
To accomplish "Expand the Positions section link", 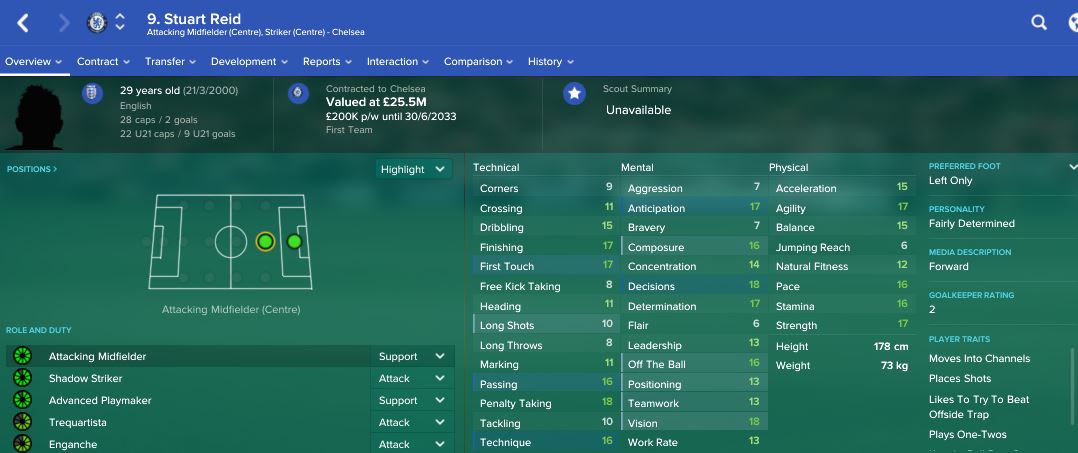I will pos(32,169).
